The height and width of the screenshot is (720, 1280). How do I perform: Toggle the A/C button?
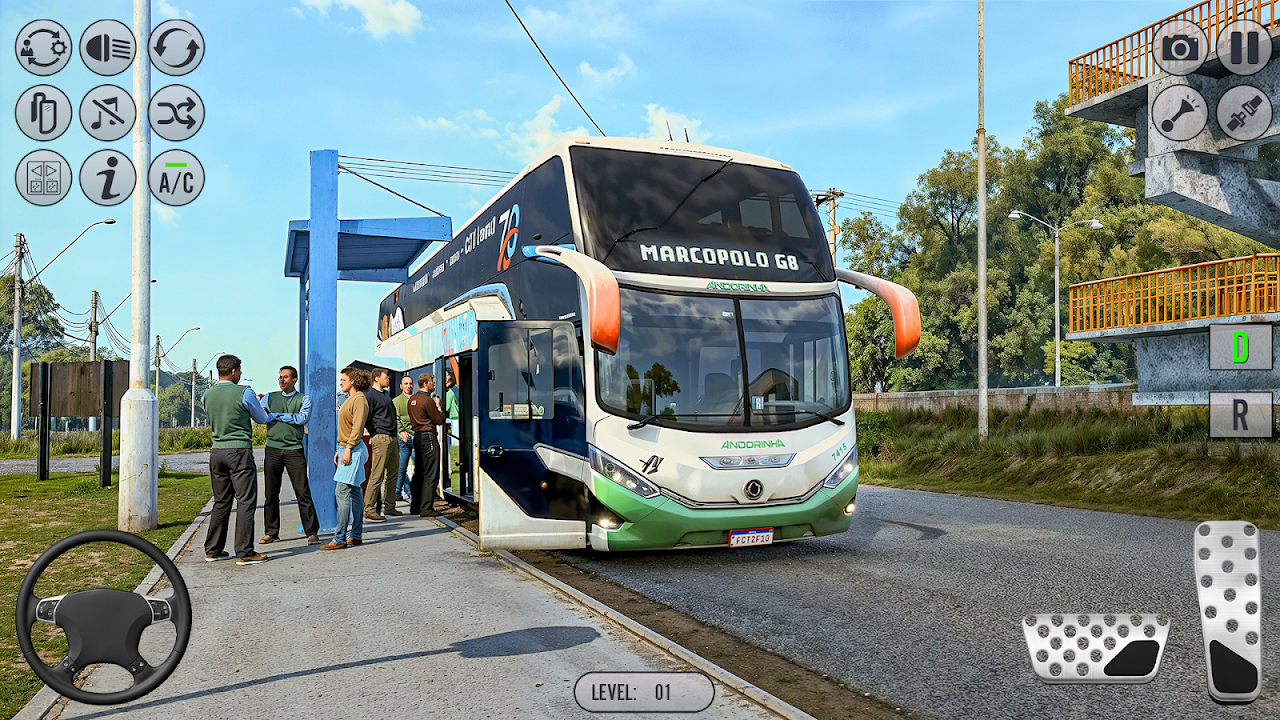[176, 178]
